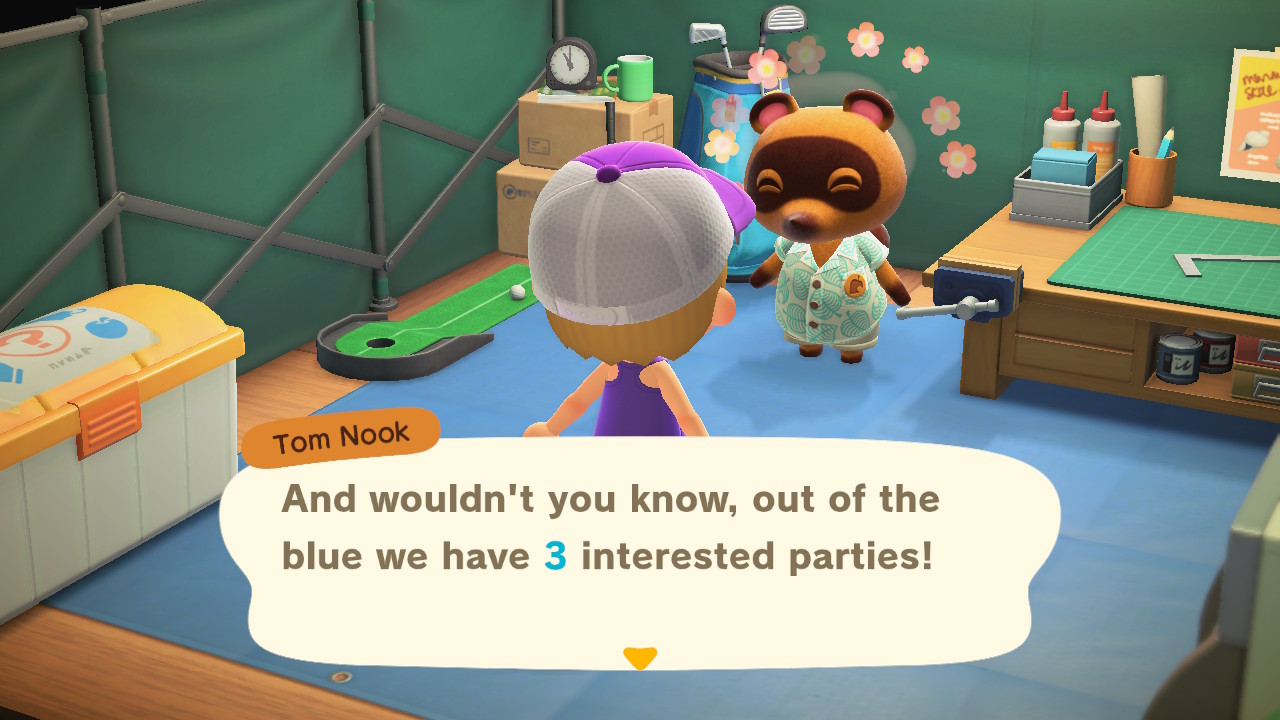Click the Tom Nook name tag
The image size is (1280, 720).
340,433
